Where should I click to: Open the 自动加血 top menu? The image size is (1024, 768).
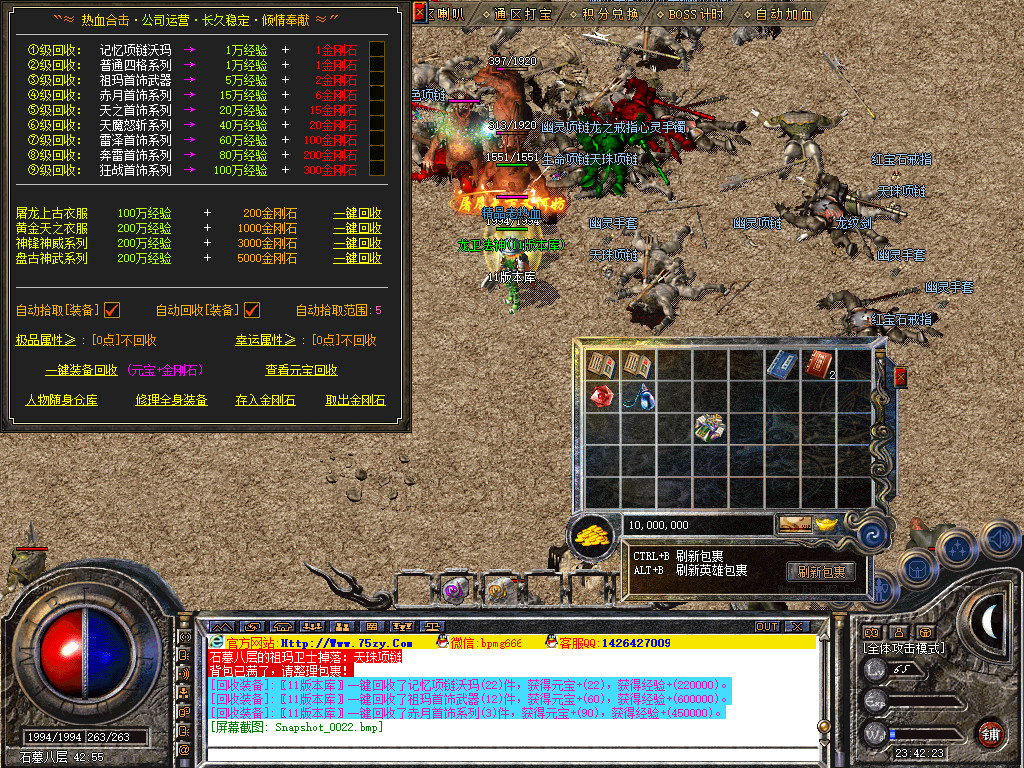pos(783,14)
